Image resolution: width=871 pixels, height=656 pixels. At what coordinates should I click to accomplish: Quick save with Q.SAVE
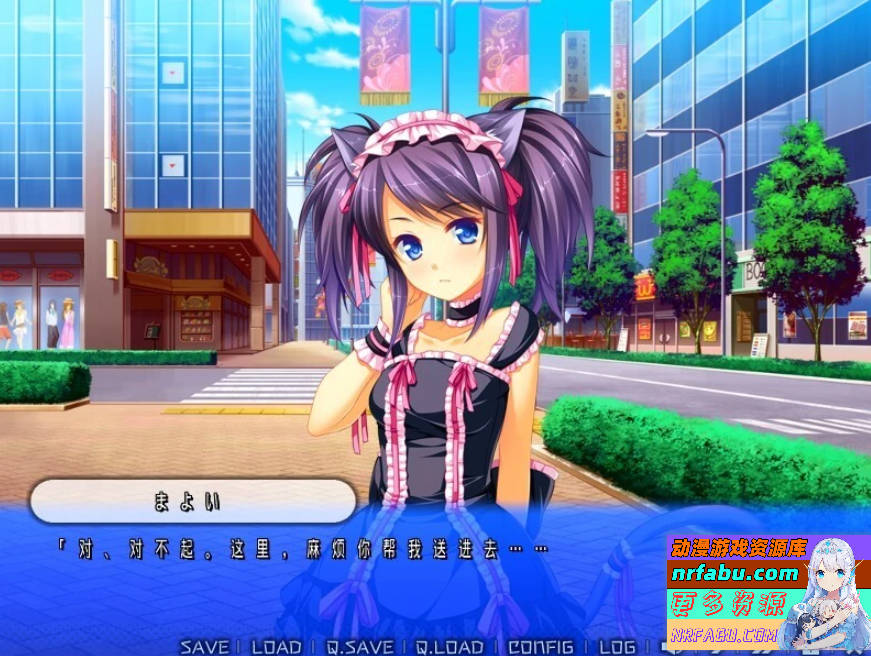(x=359, y=647)
